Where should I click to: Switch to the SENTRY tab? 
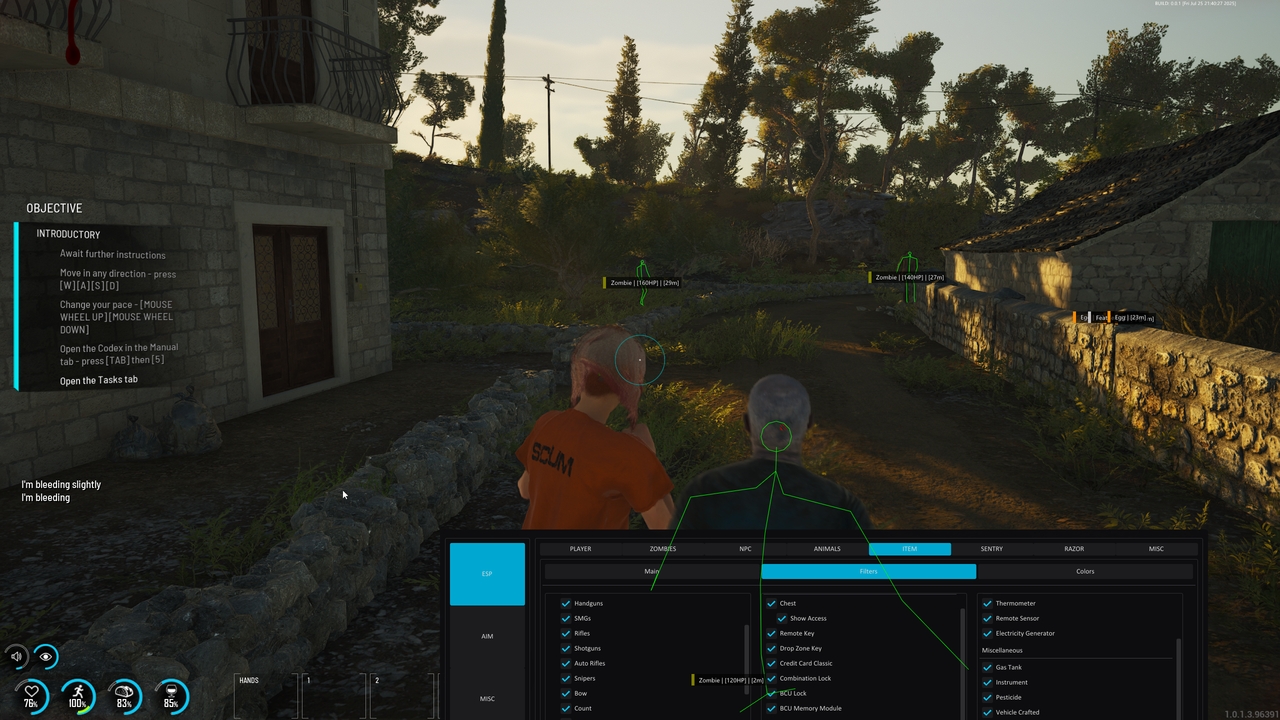tap(991, 548)
